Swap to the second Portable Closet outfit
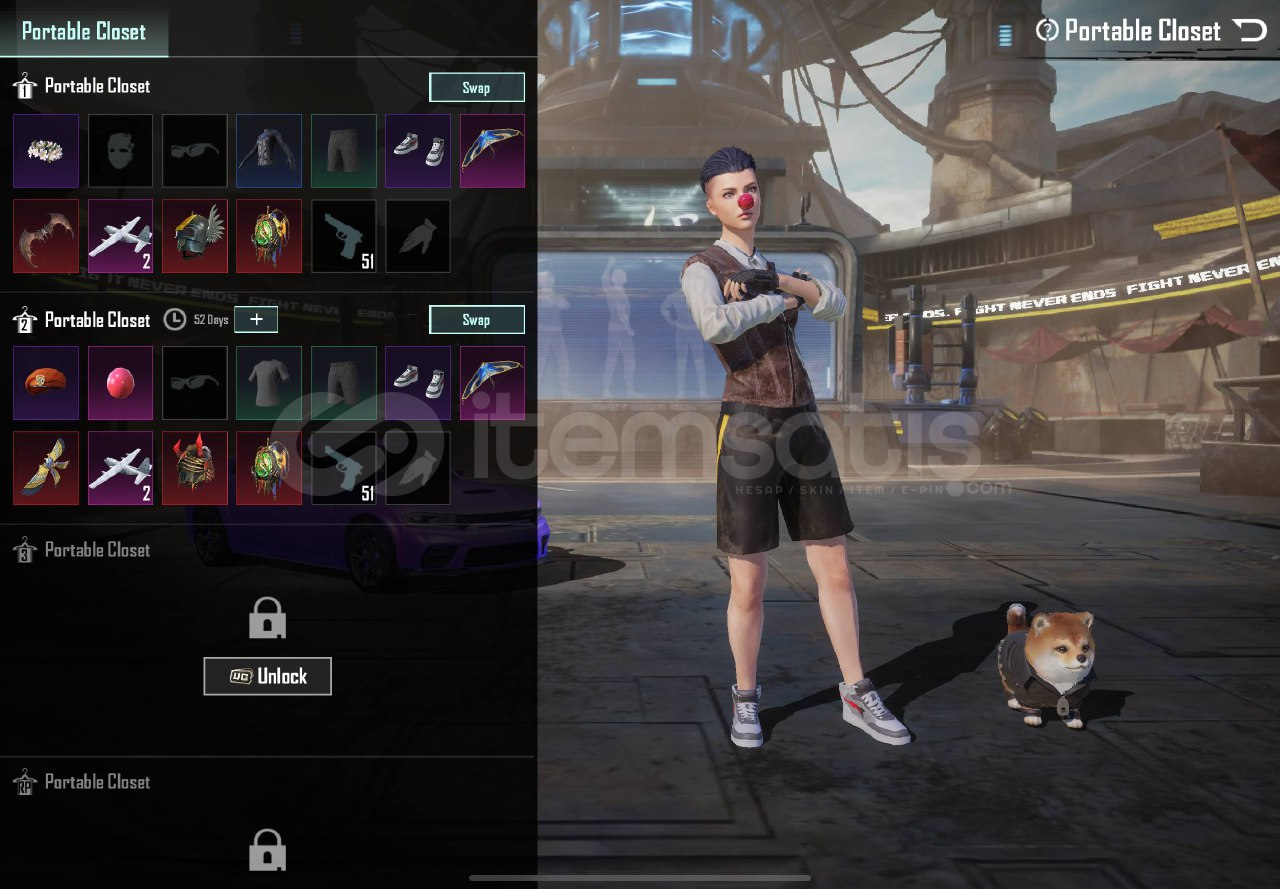This screenshot has width=1280, height=889. (476, 320)
